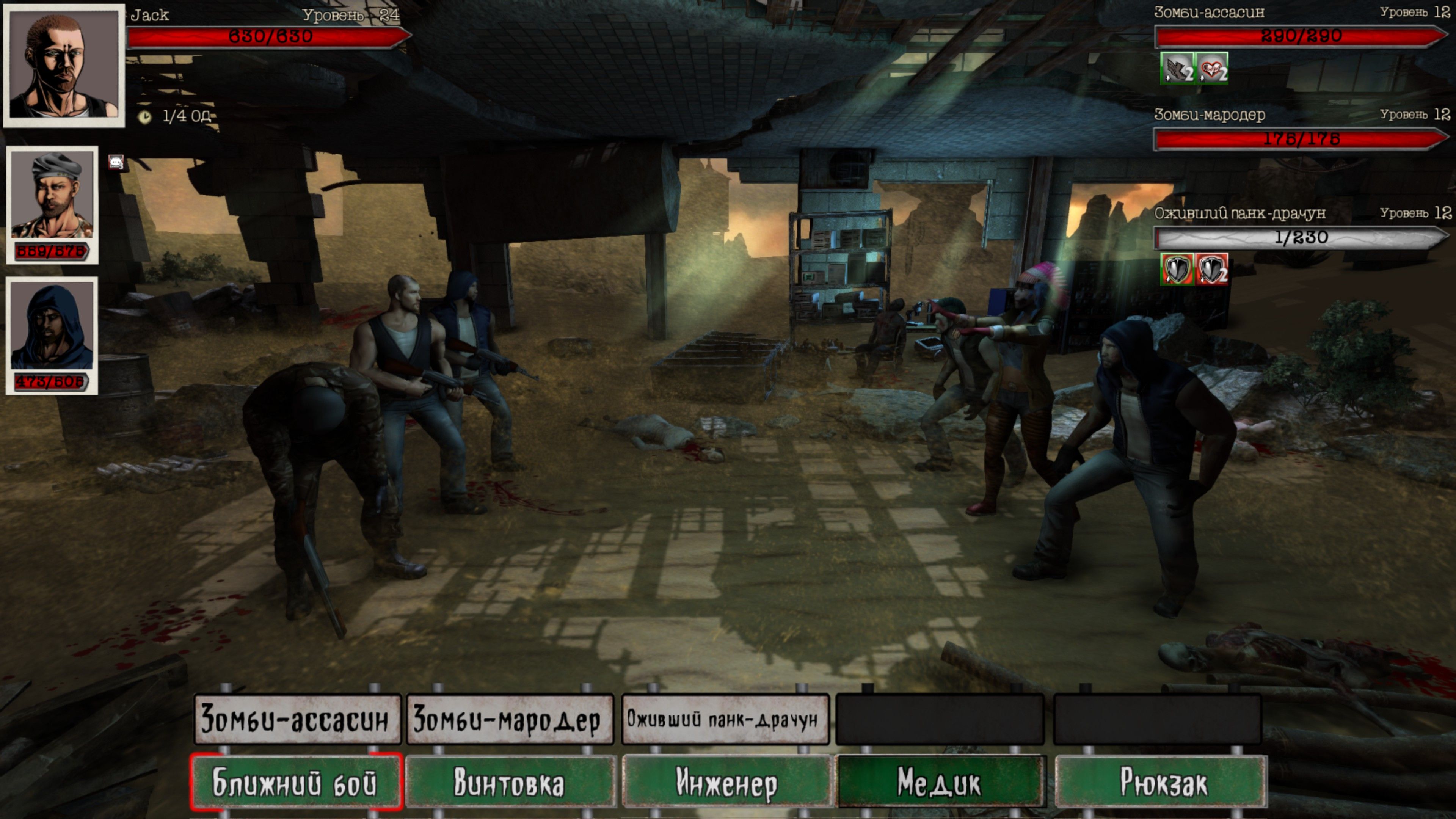Target the Зомби-ассасин enemy button
Screen dimensions: 1456x819
tap(297, 719)
